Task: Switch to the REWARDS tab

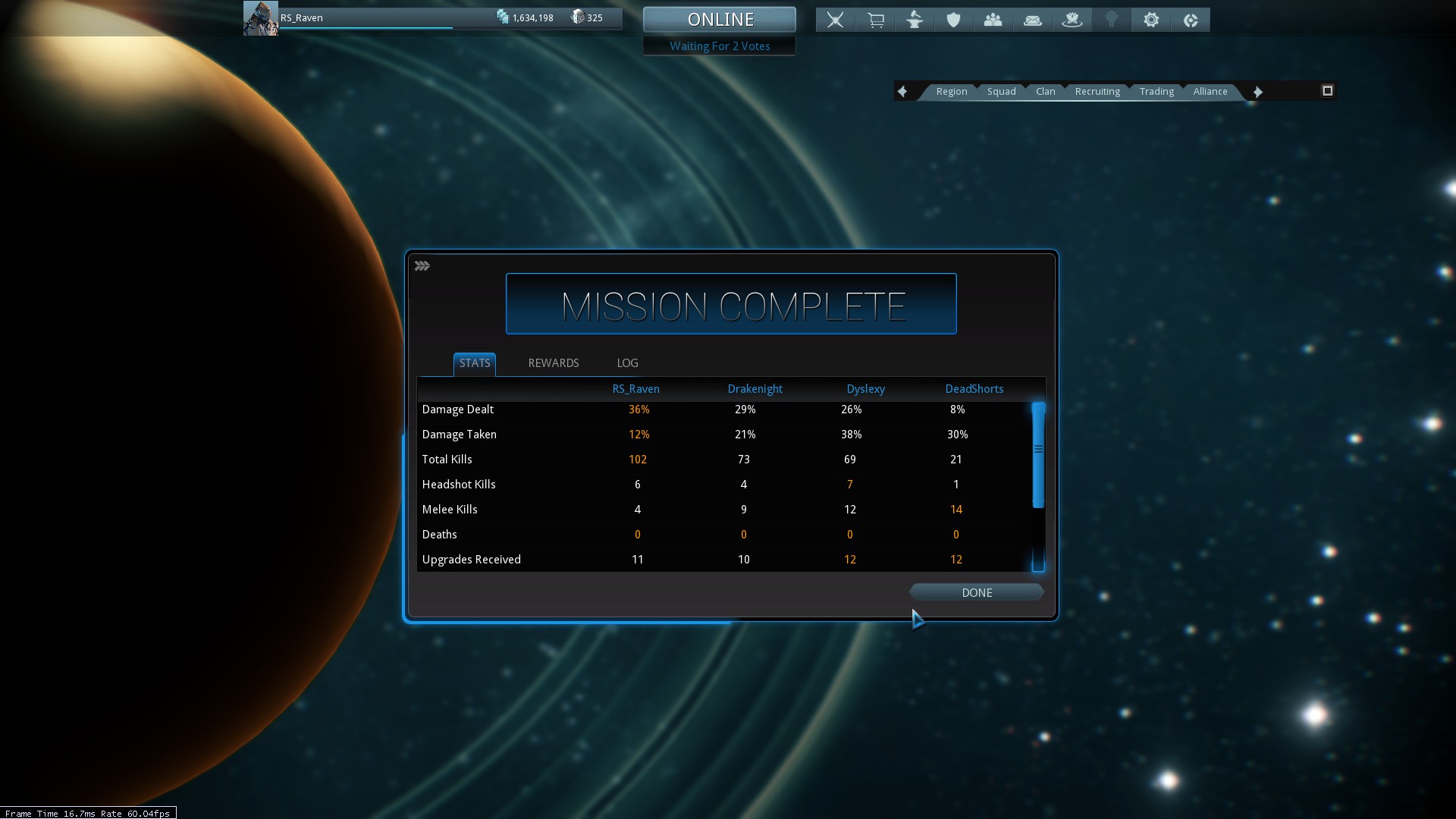Action: click(553, 363)
